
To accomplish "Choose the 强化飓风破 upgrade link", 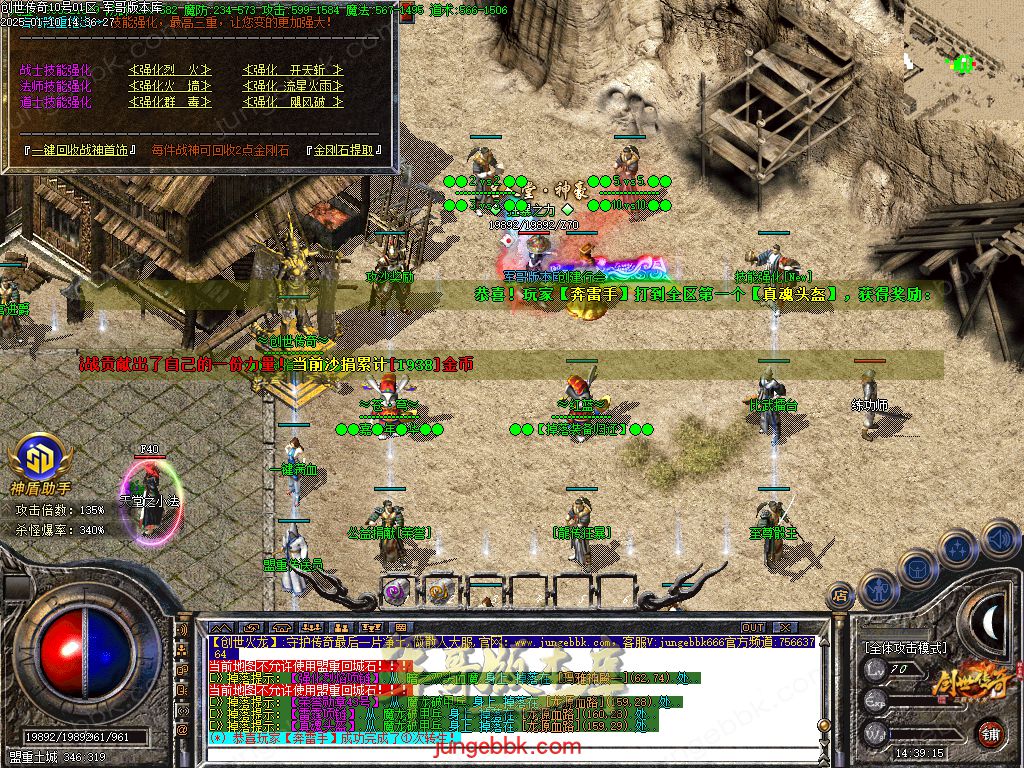I will (x=293, y=102).
